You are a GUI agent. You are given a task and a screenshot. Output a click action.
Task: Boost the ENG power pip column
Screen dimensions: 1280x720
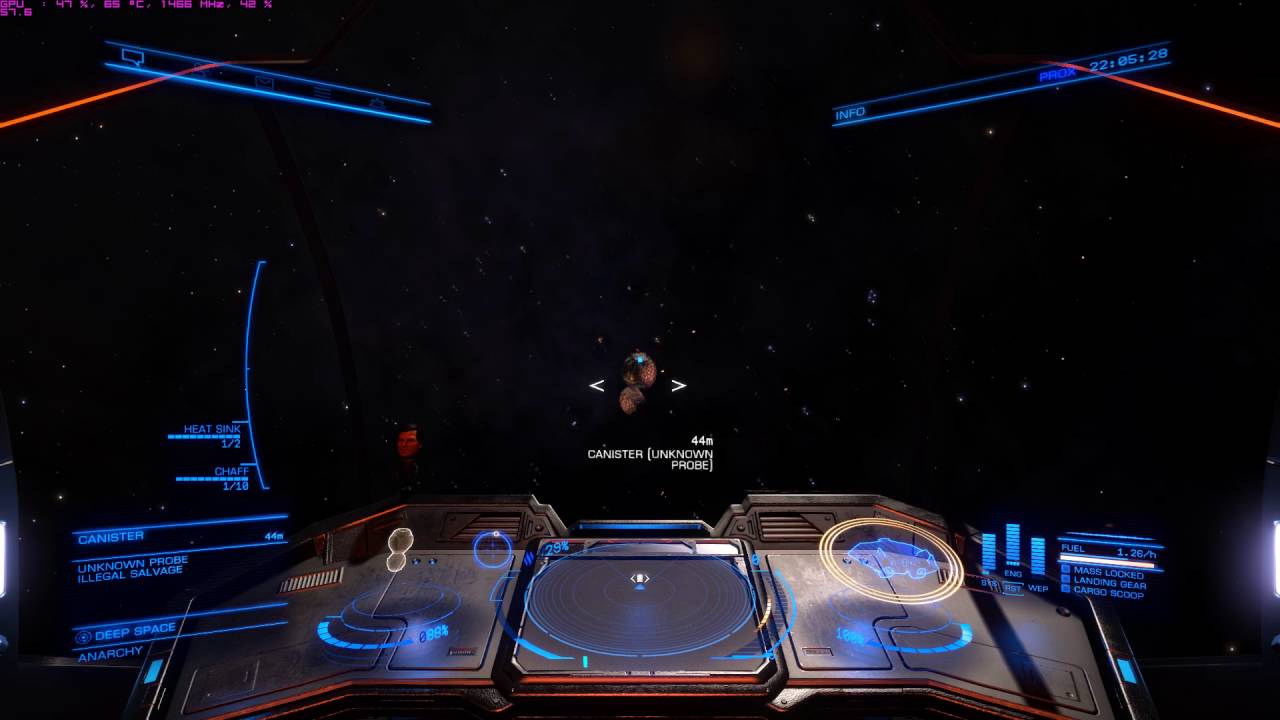(1013, 546)
